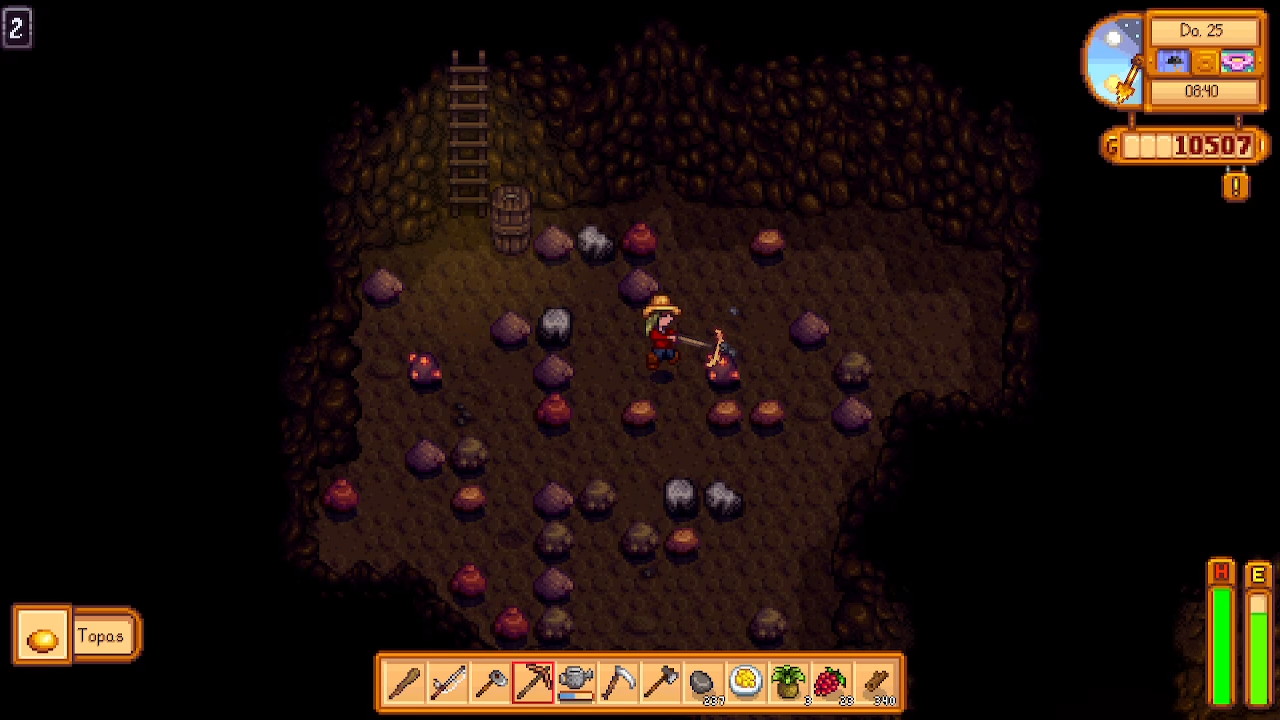
Task: Select the fishing rod slot
Action: click(x=448, y=683)
